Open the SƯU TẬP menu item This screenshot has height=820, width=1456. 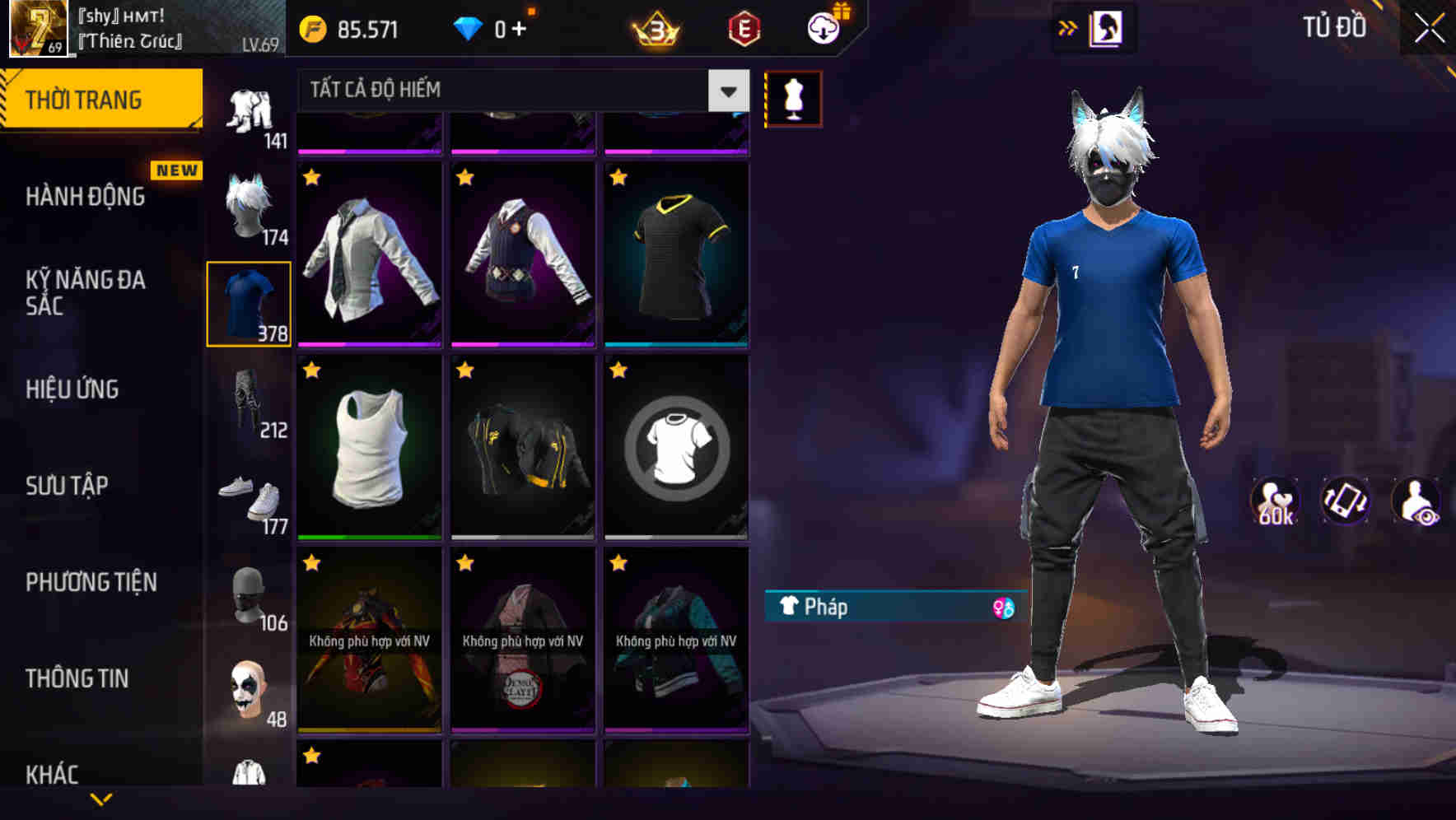pyautogui.click(x=68, y=486)
